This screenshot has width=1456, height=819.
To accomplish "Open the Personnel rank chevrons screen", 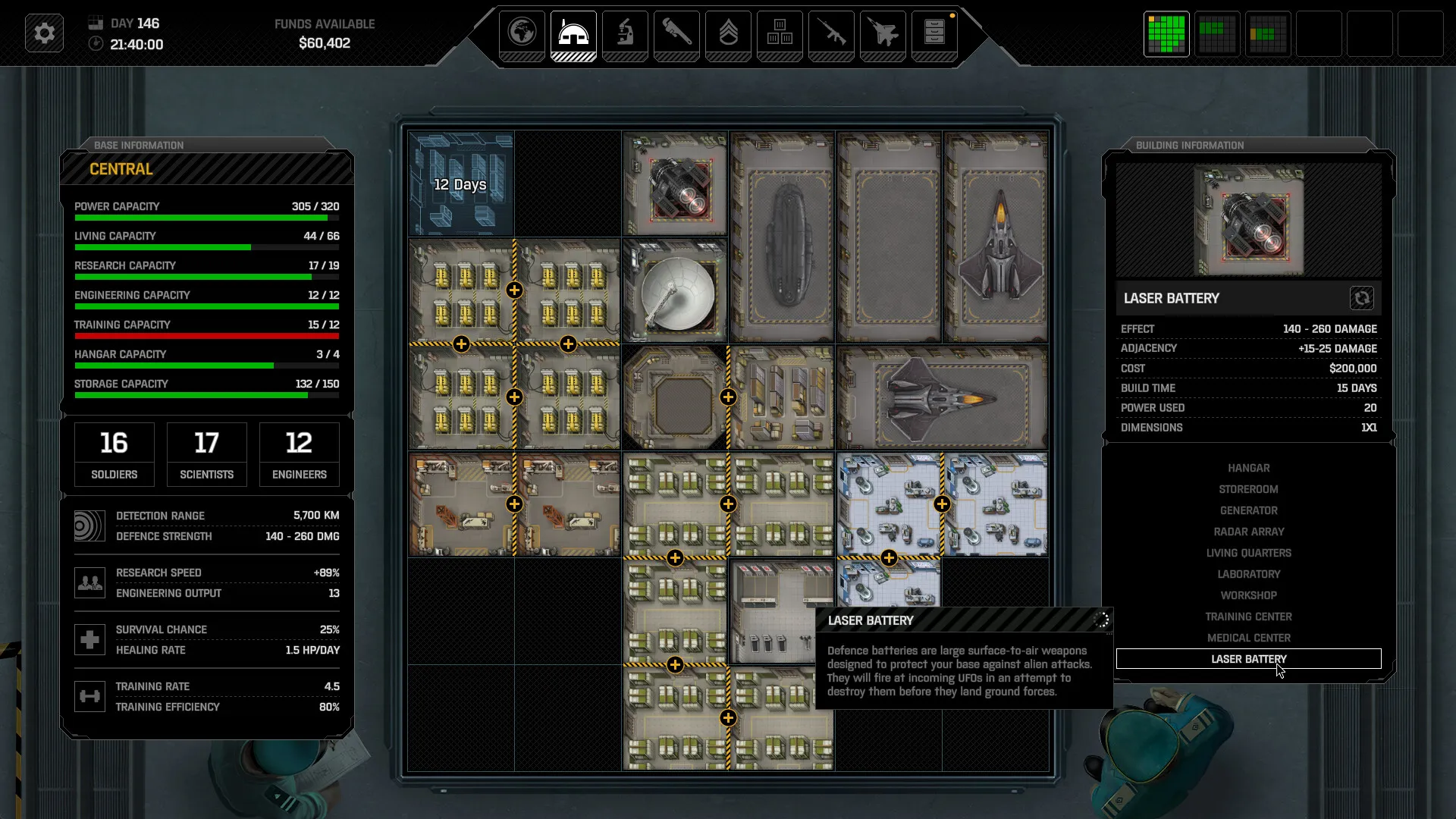I will pos(728,34).
